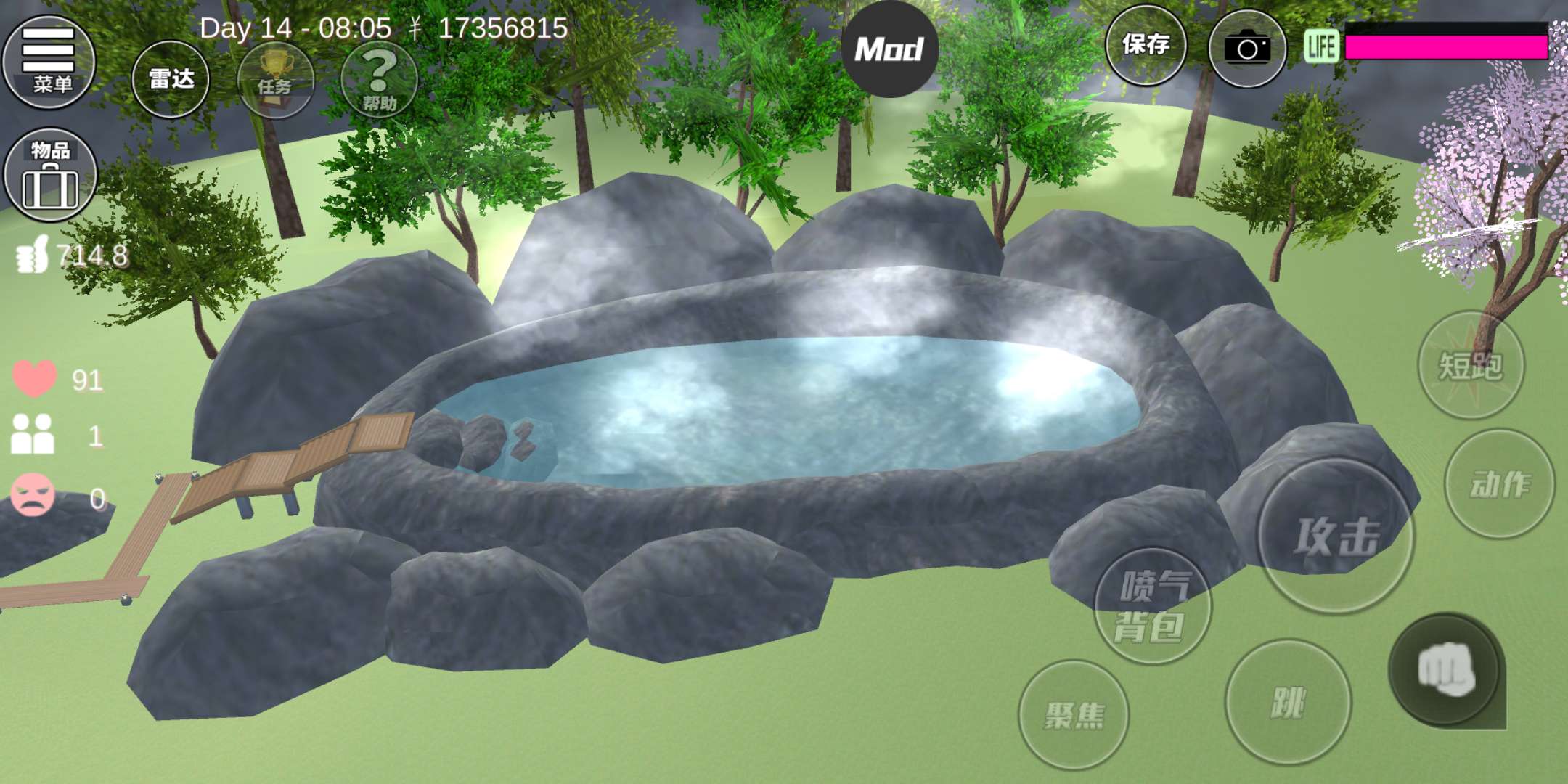
Task: Tap the 保存 save button
Action: pos(1146,45)
